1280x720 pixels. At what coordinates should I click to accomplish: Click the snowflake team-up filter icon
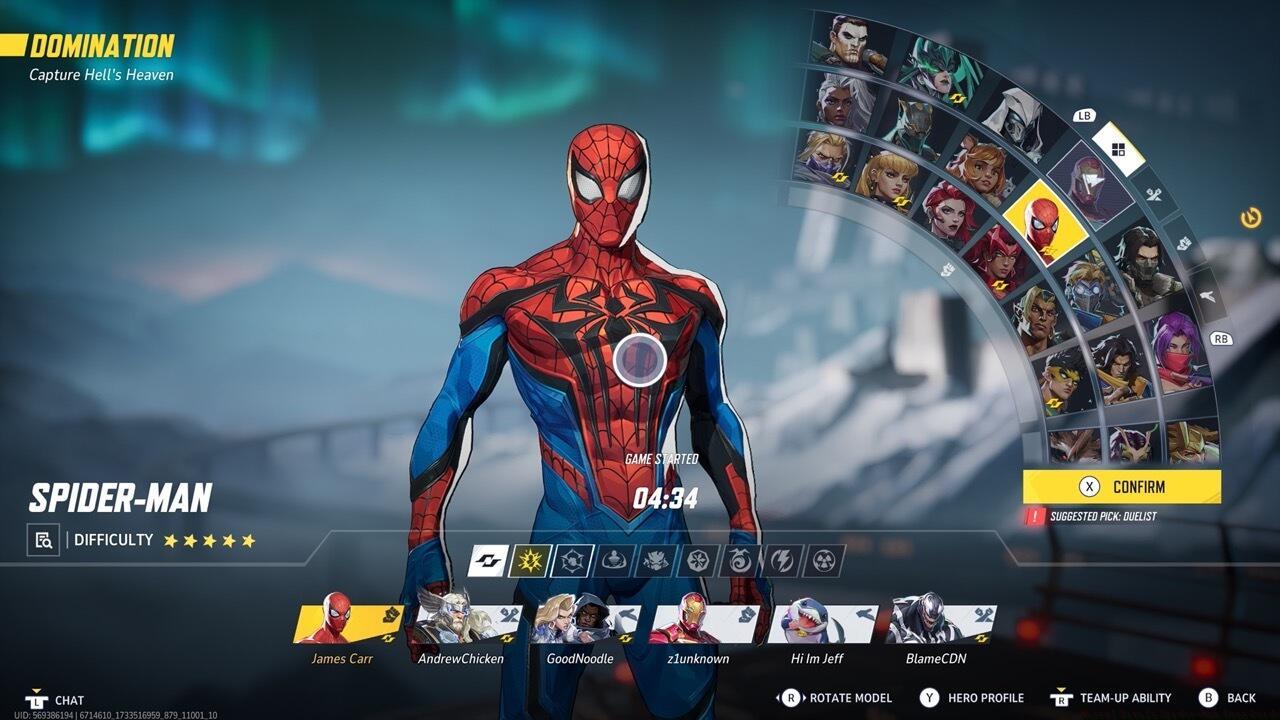pyautogui.click(x=698, y=562)
